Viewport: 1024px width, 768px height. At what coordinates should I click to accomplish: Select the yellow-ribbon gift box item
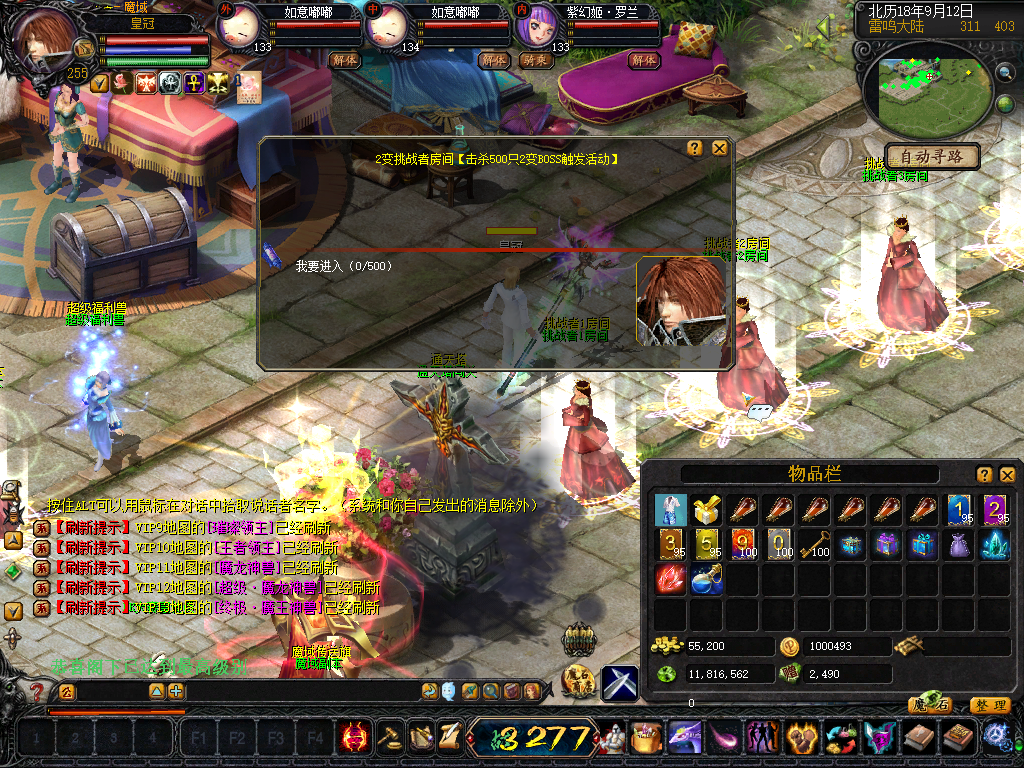click(706, 511)
